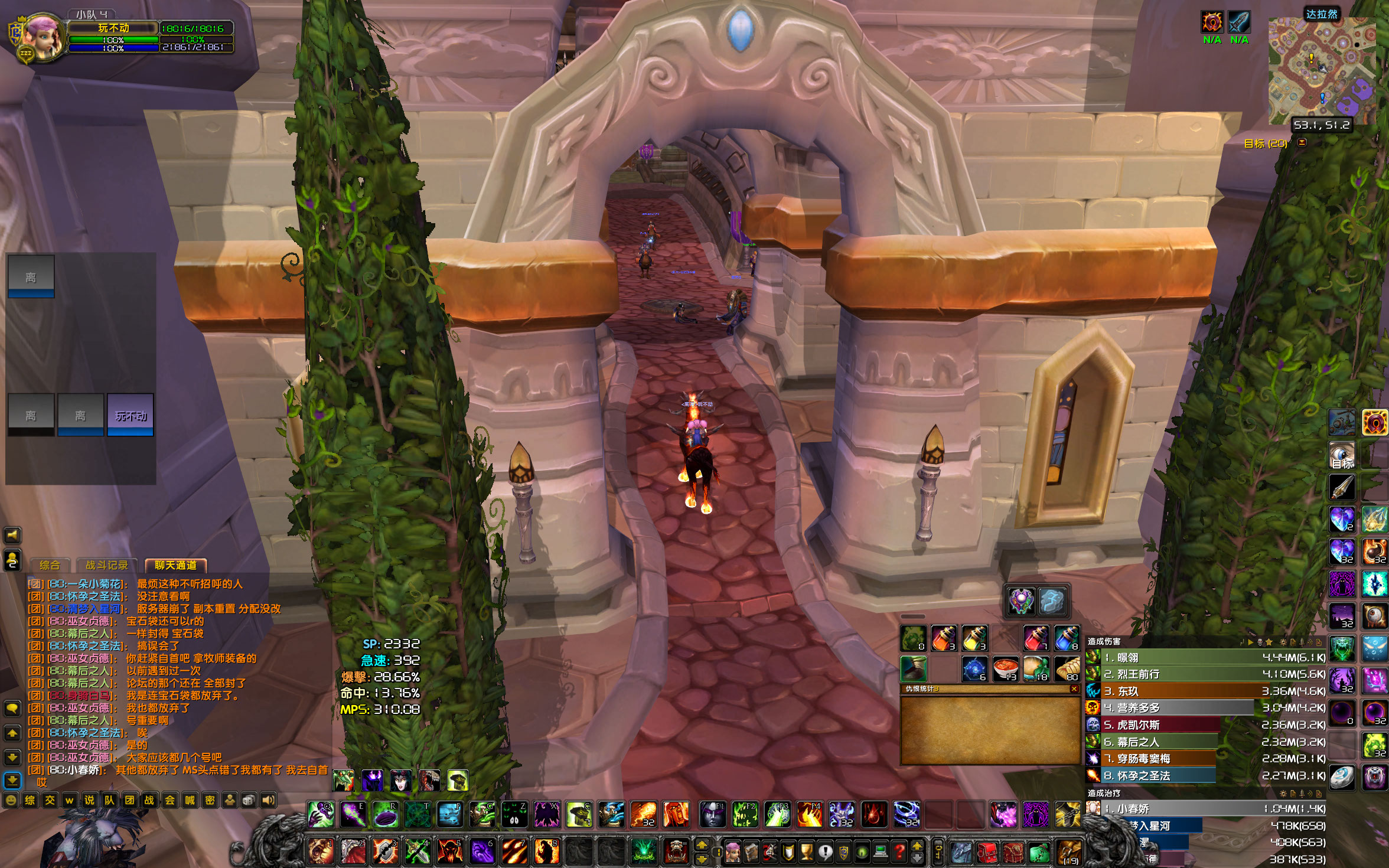Click the 团 raid channel button
This screenshot has width=1389, height=868.
[129, 800]
